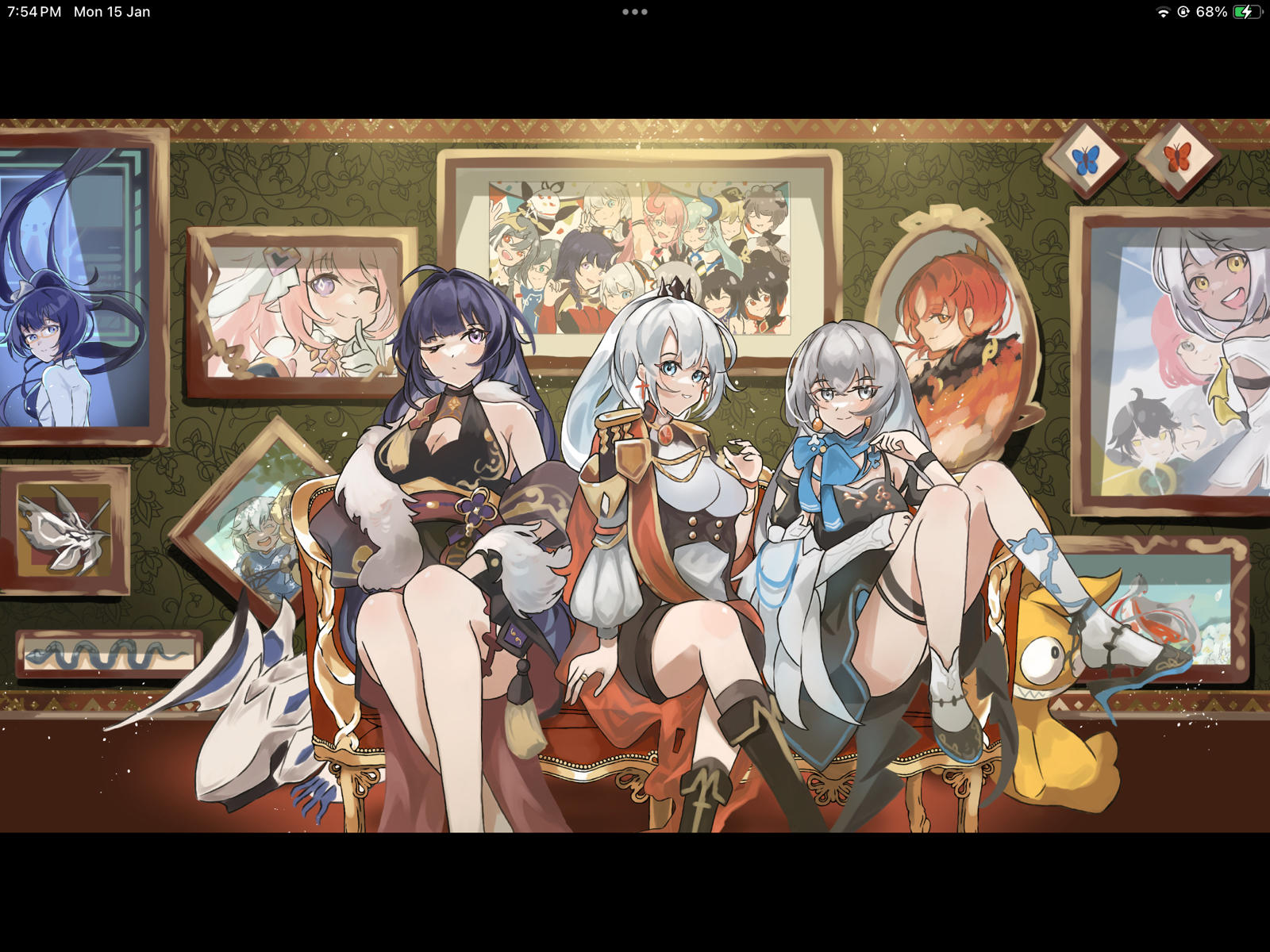This screenshot has width=1270, height=952.
Task: Tap the orientation lock icon
Action: tap(1184, 12)
